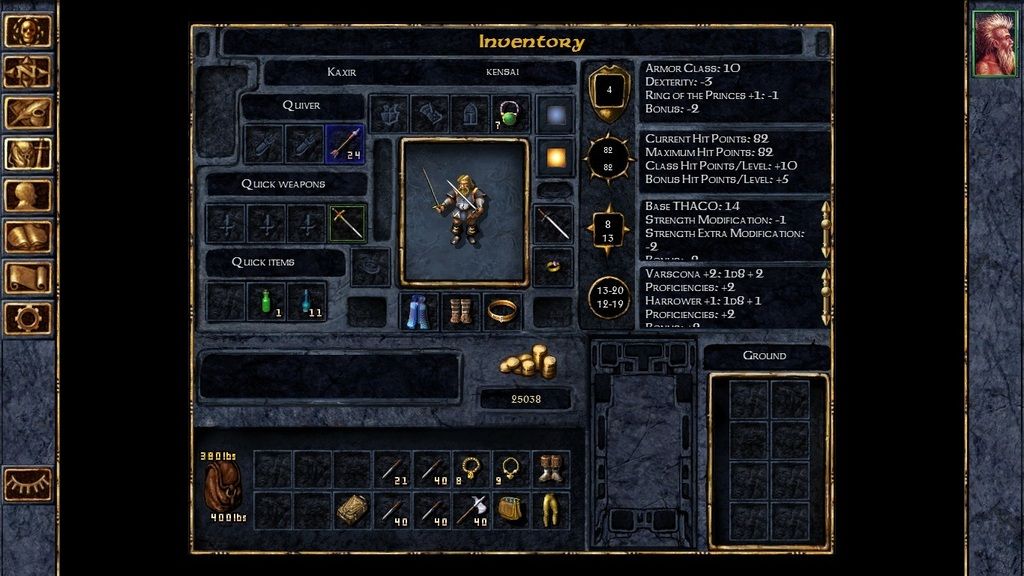
Task: Click the skull return-to-game button
Action: point(28,30)
